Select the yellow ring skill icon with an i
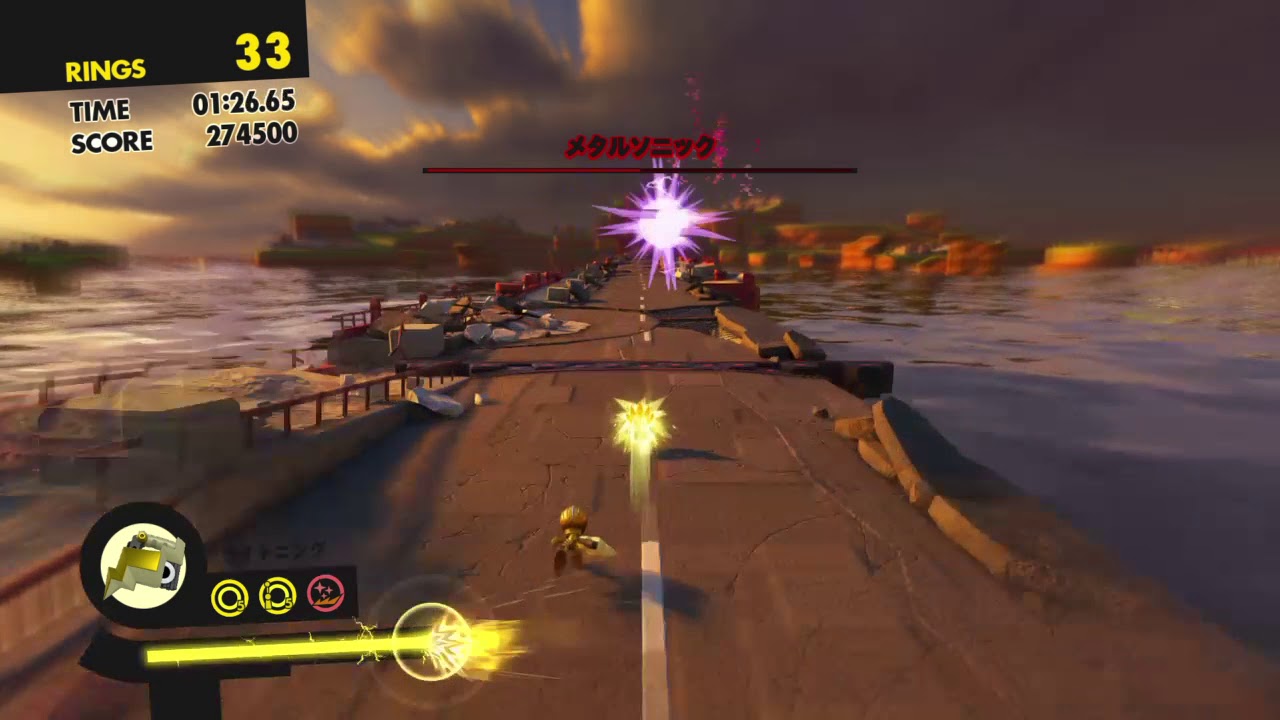 coord(277,596)
